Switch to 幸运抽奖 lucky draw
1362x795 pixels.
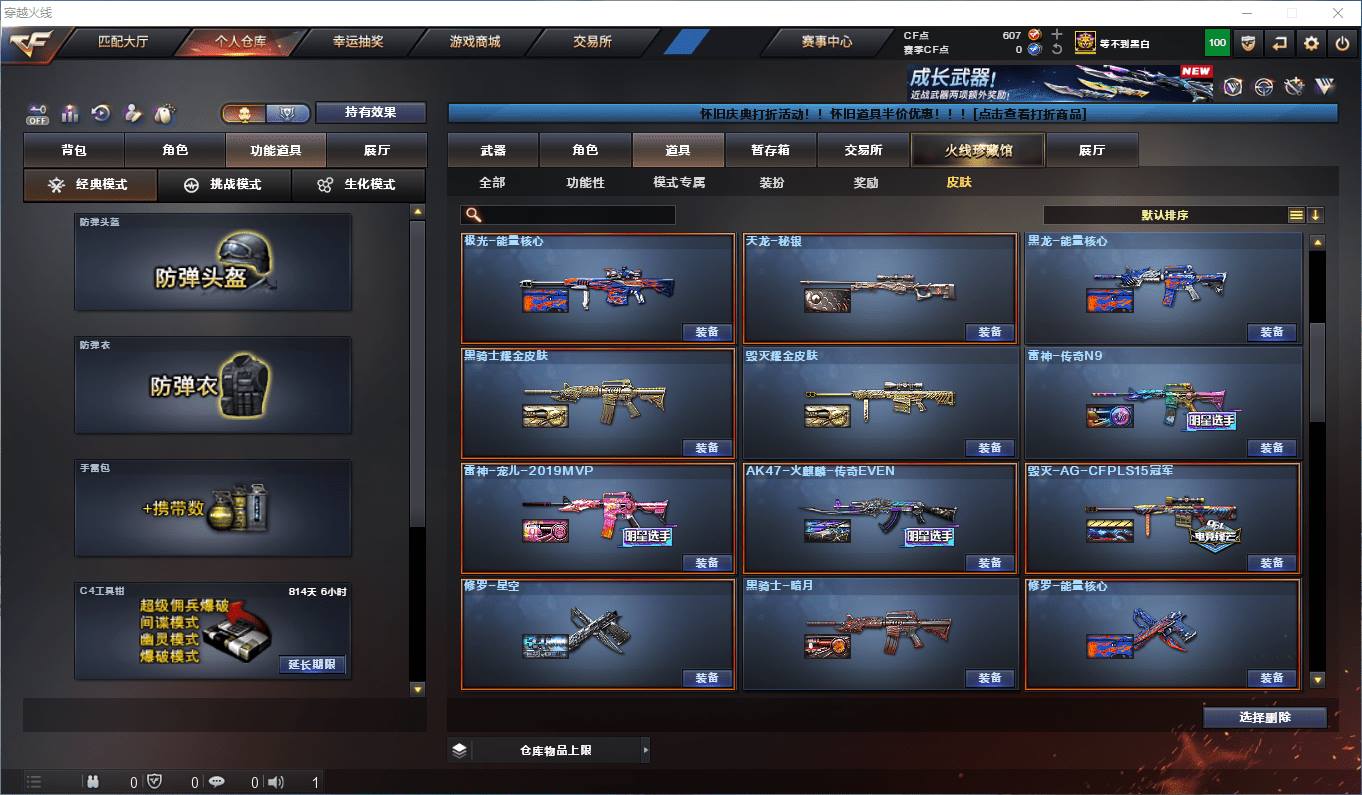[x=357, y=42]
